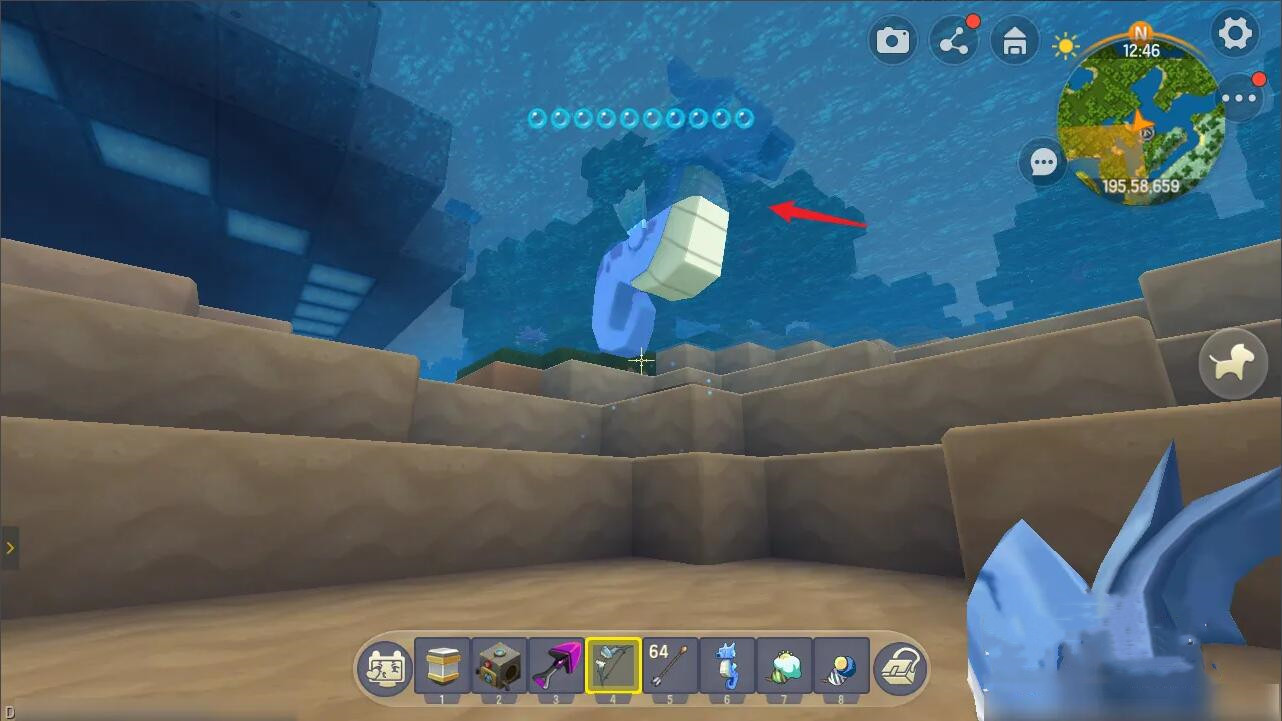Select the blue seahorse item in slot 6
This screenshot has height=721, width=1282.
tap(727, 665)
